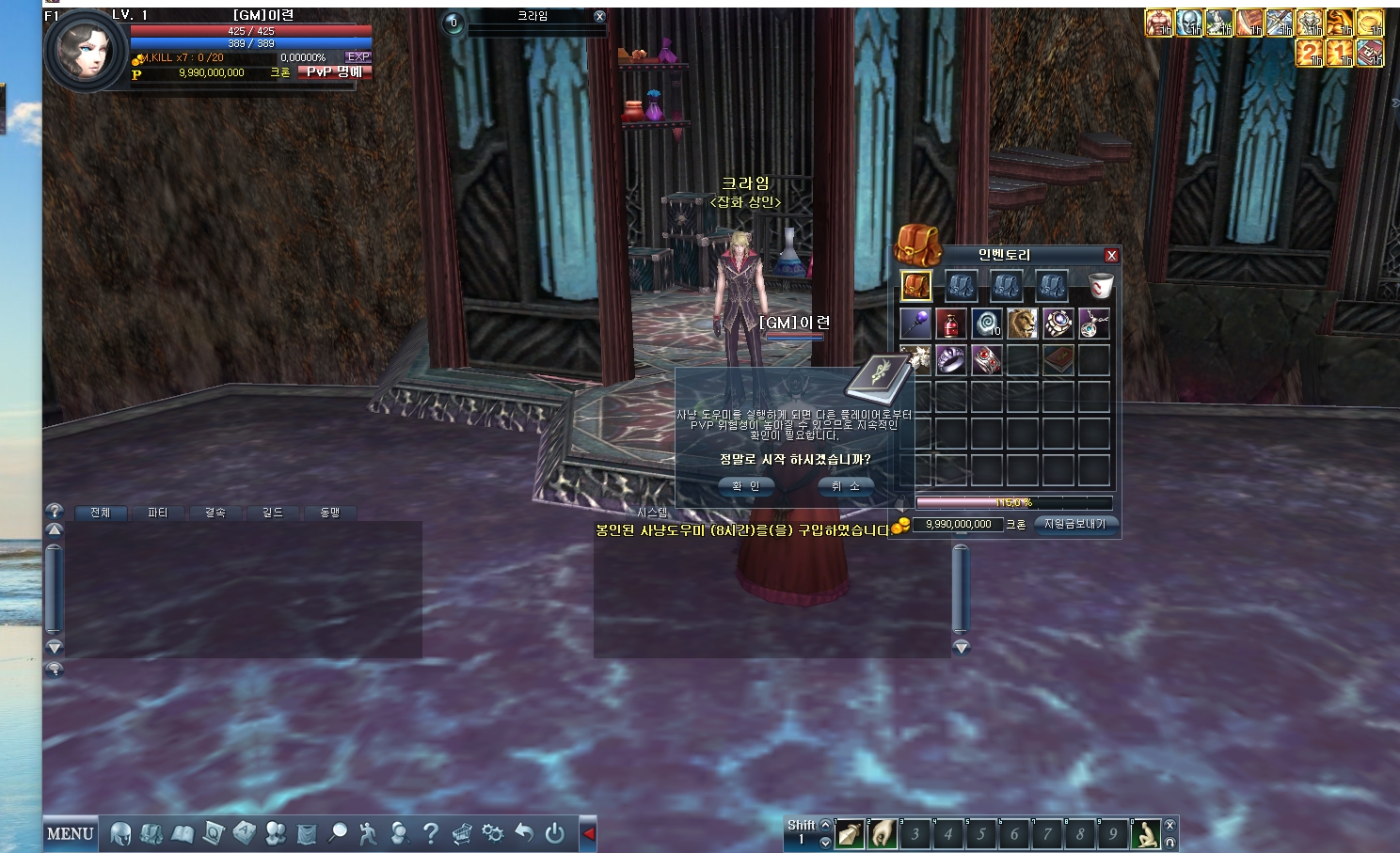Open the quest log scroll icon
Viewport: 1400px width, 853px height.
(213, 833)
